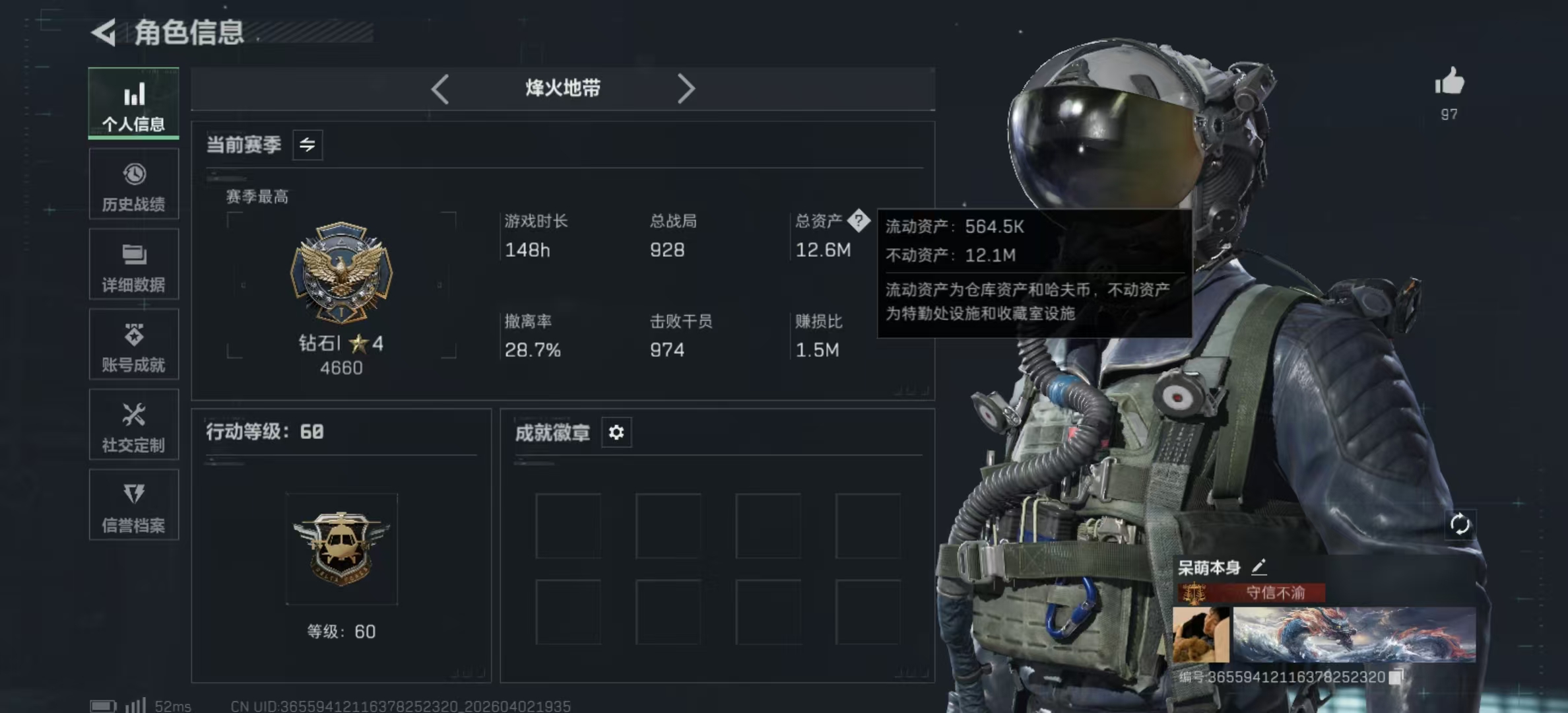Open the 成就徽章 gear settings
1568x713 pixels.
coord(616,432)
